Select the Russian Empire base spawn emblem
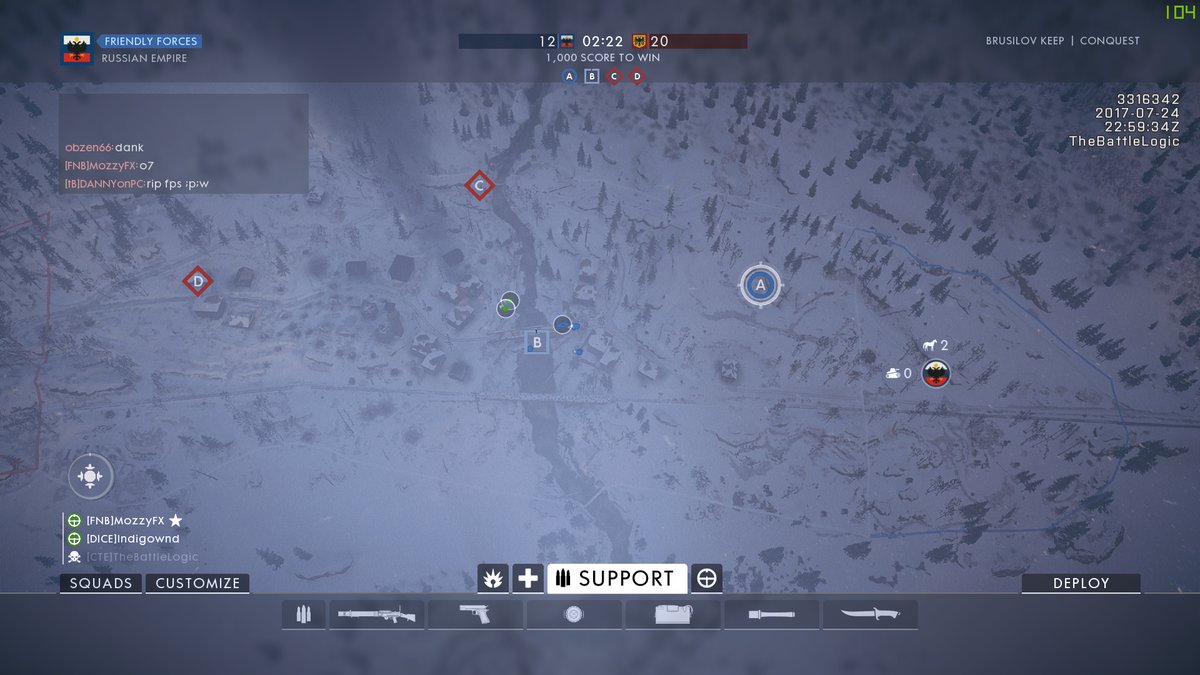 pyautogui.click(x=935, y=374)
